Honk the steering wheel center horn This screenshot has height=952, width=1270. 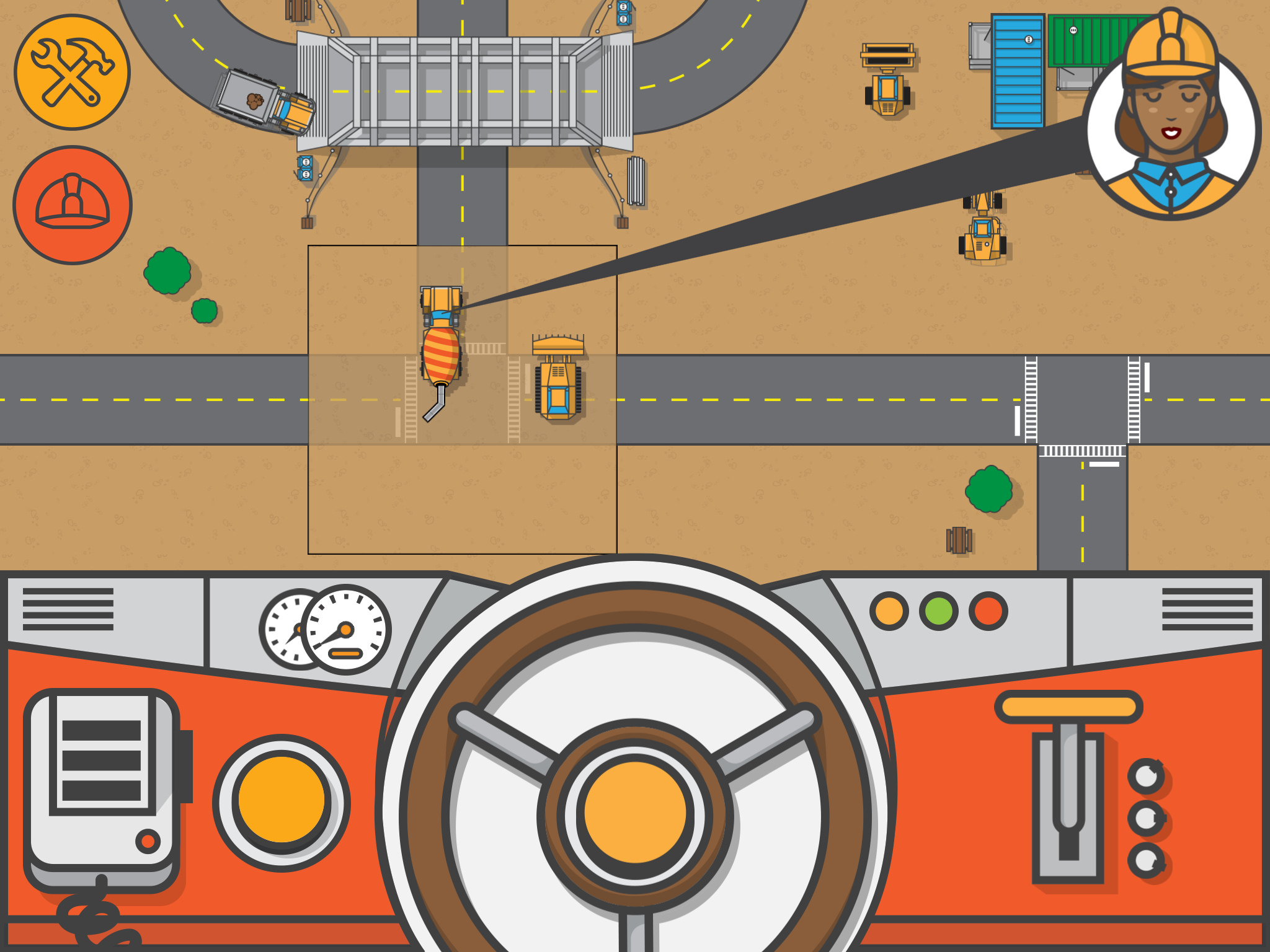(x=634, y=812)
